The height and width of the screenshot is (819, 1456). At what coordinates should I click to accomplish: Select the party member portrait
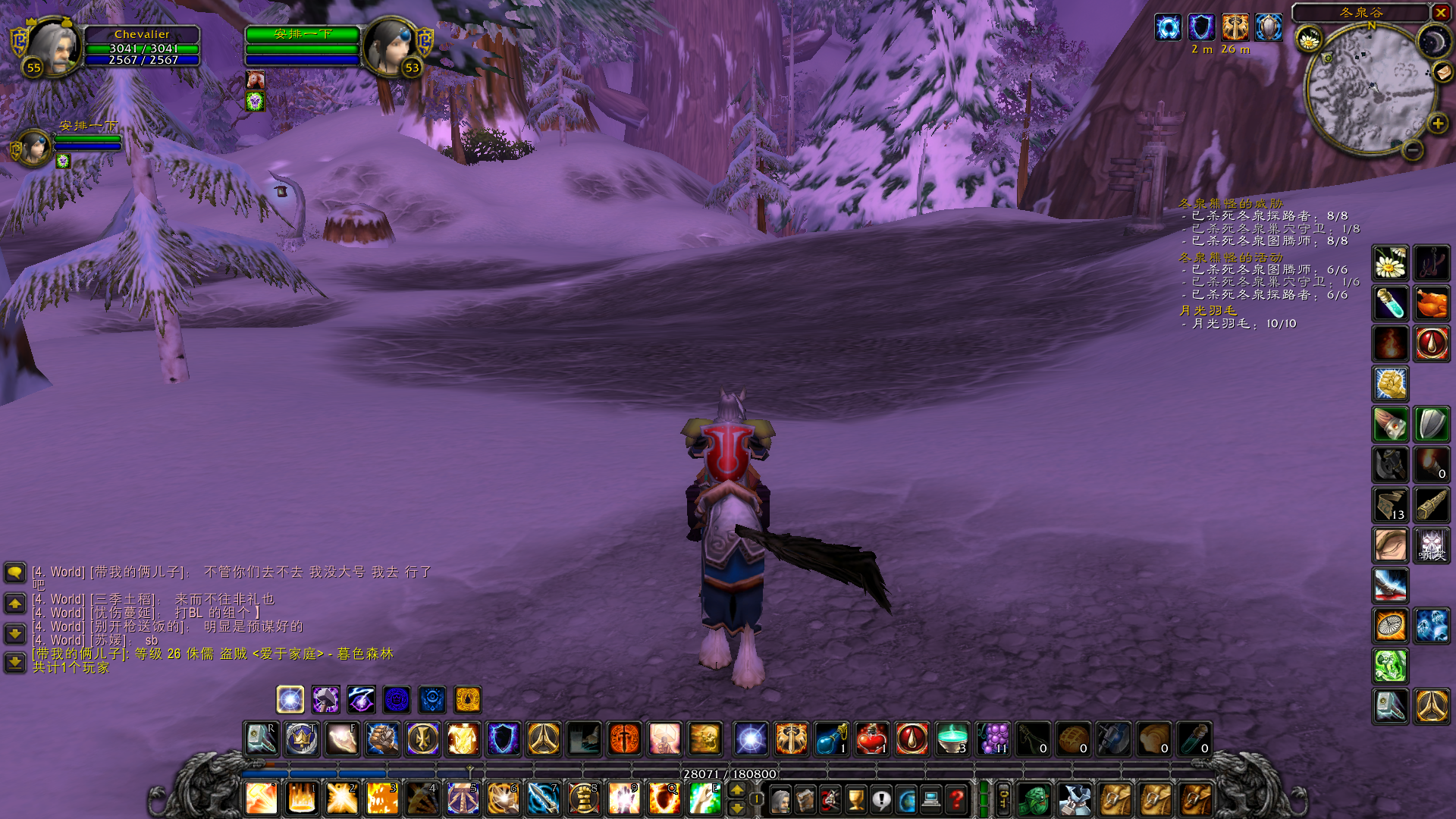coord(33,147)
